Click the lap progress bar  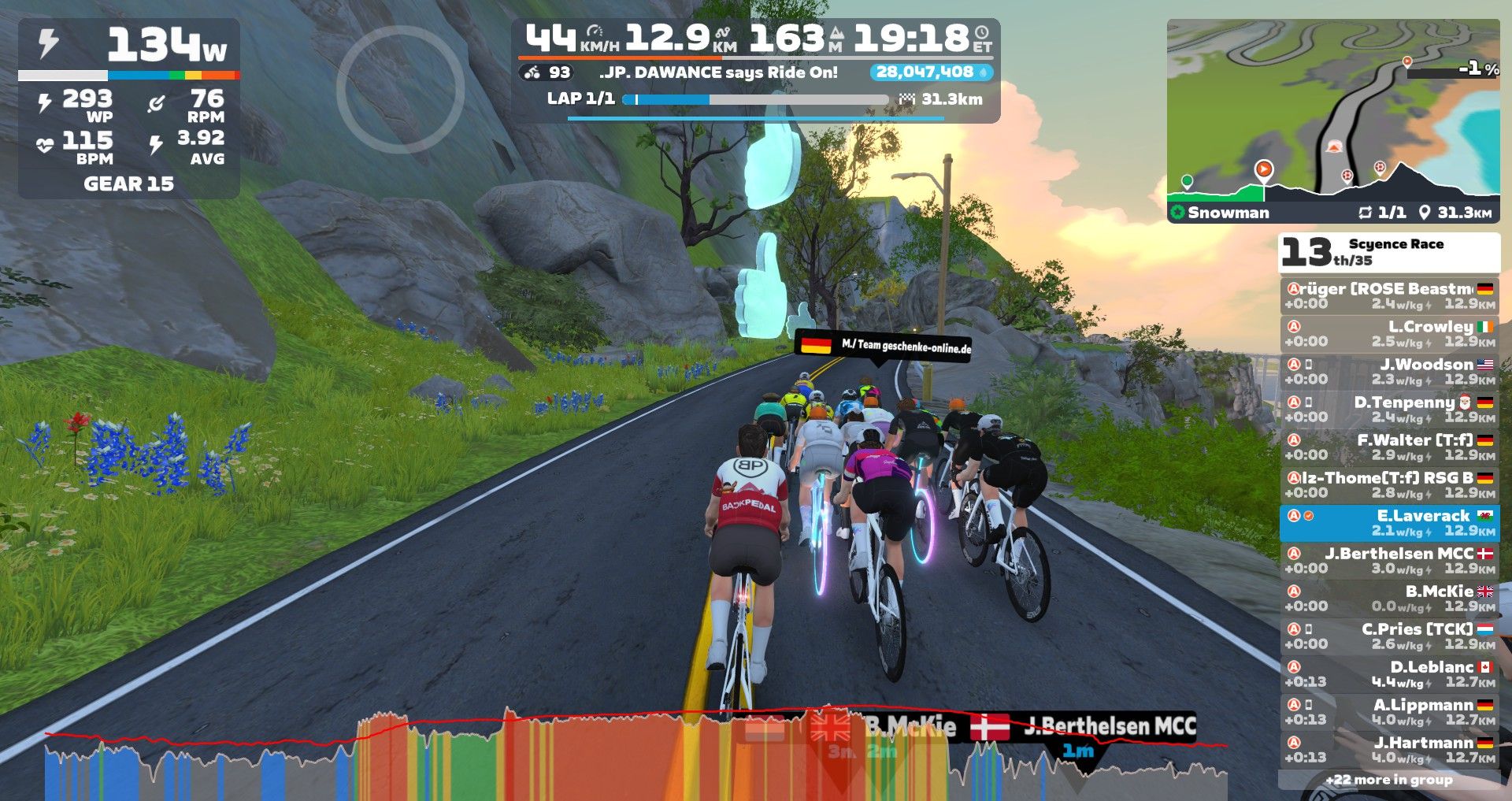click(x=756, y=100)
